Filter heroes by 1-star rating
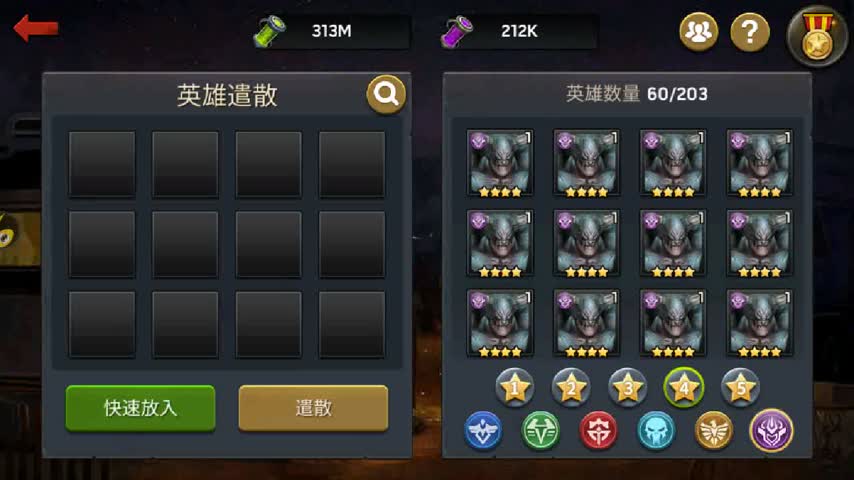 click(515, 386)
